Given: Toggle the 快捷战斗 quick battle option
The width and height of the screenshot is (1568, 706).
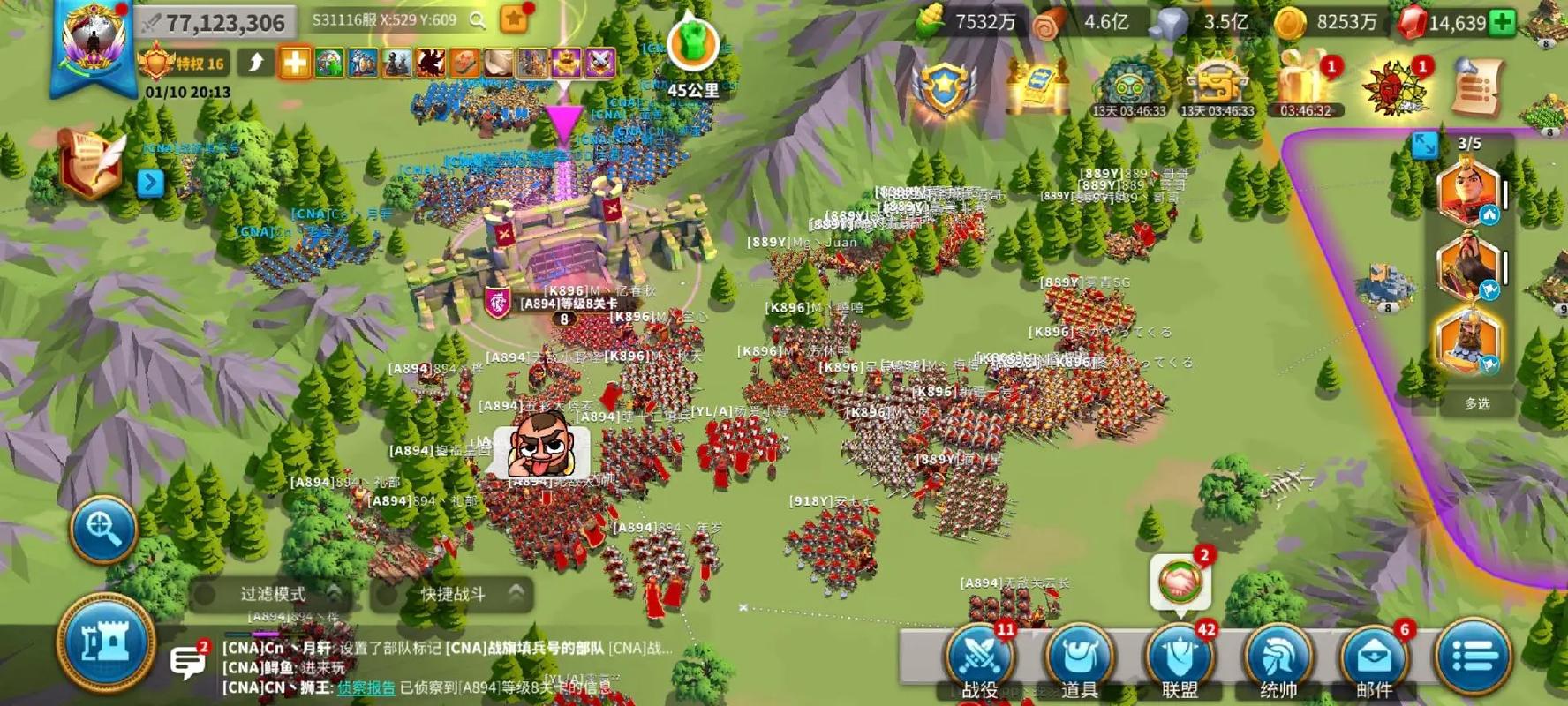Looking at the screenshot, I should point(452,594).
